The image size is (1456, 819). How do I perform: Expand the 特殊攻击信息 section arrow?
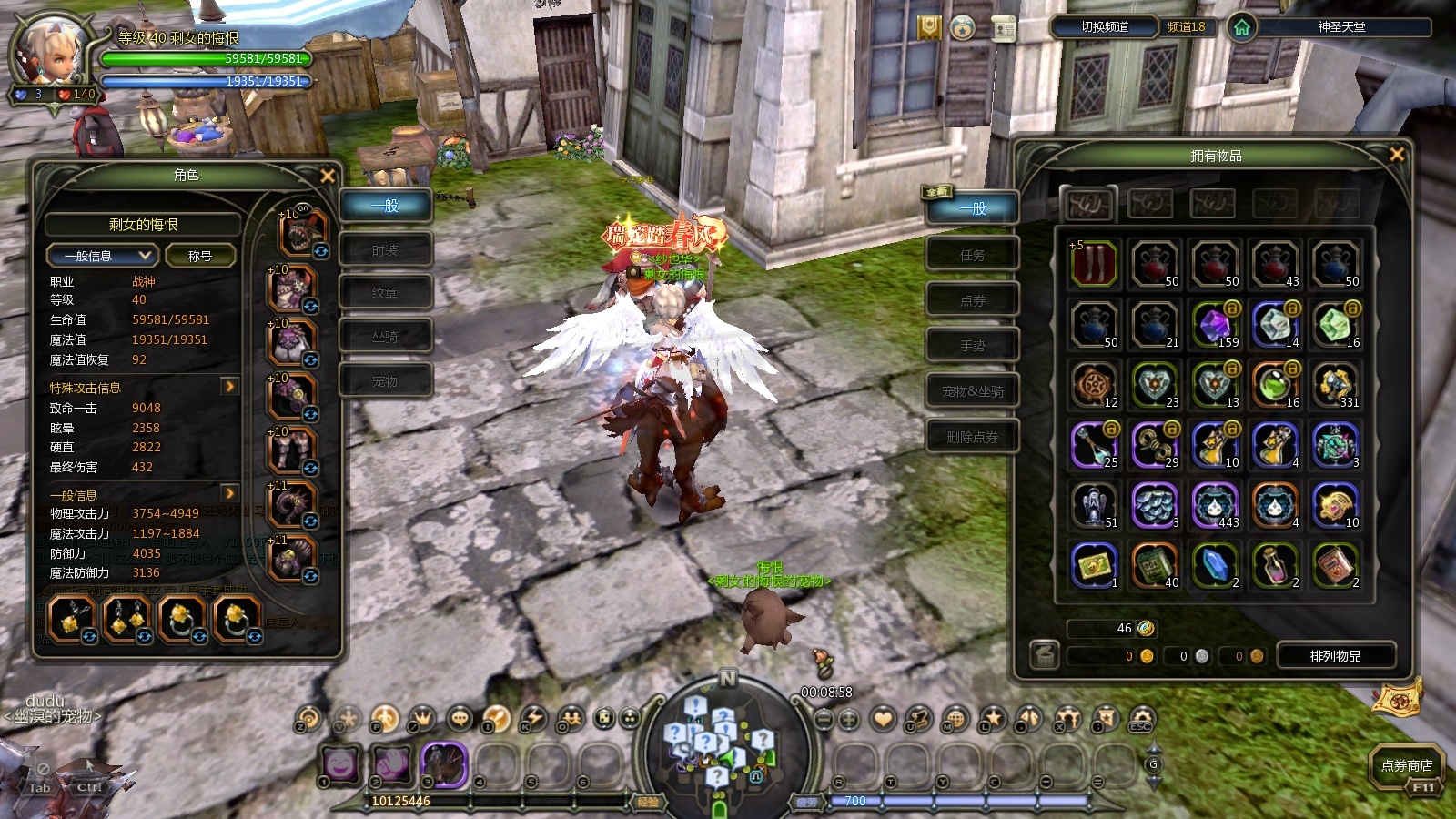coord(229,387)
